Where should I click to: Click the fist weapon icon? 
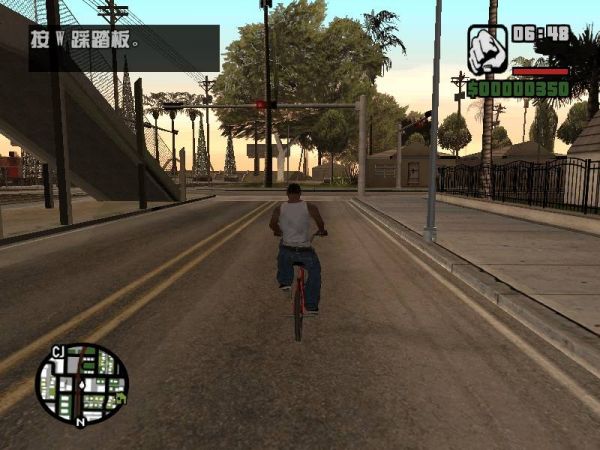coord(487,49)
